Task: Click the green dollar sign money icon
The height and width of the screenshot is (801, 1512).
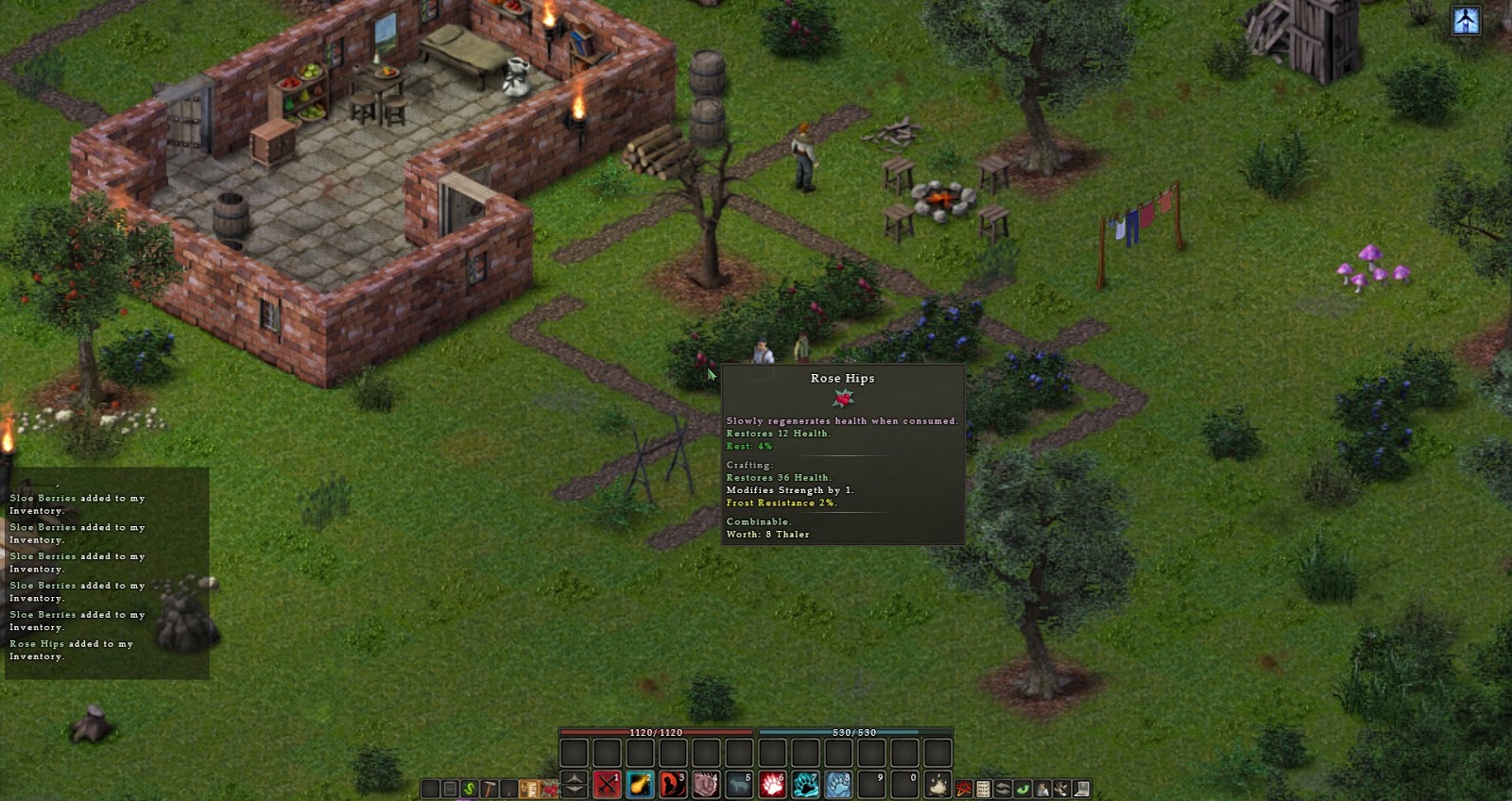Action: [x=469, y=787]
